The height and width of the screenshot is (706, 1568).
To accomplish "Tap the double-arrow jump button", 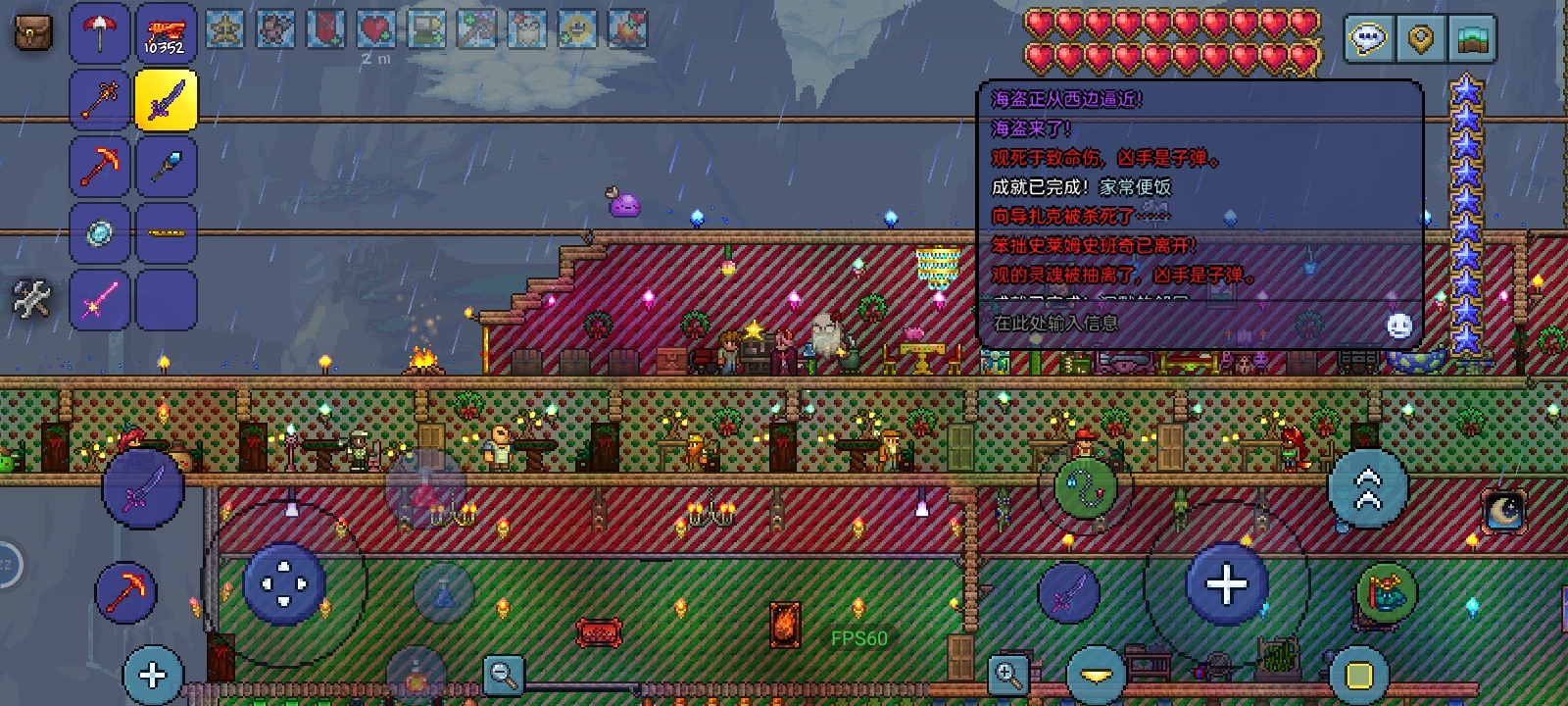I will click(1368, 487).
